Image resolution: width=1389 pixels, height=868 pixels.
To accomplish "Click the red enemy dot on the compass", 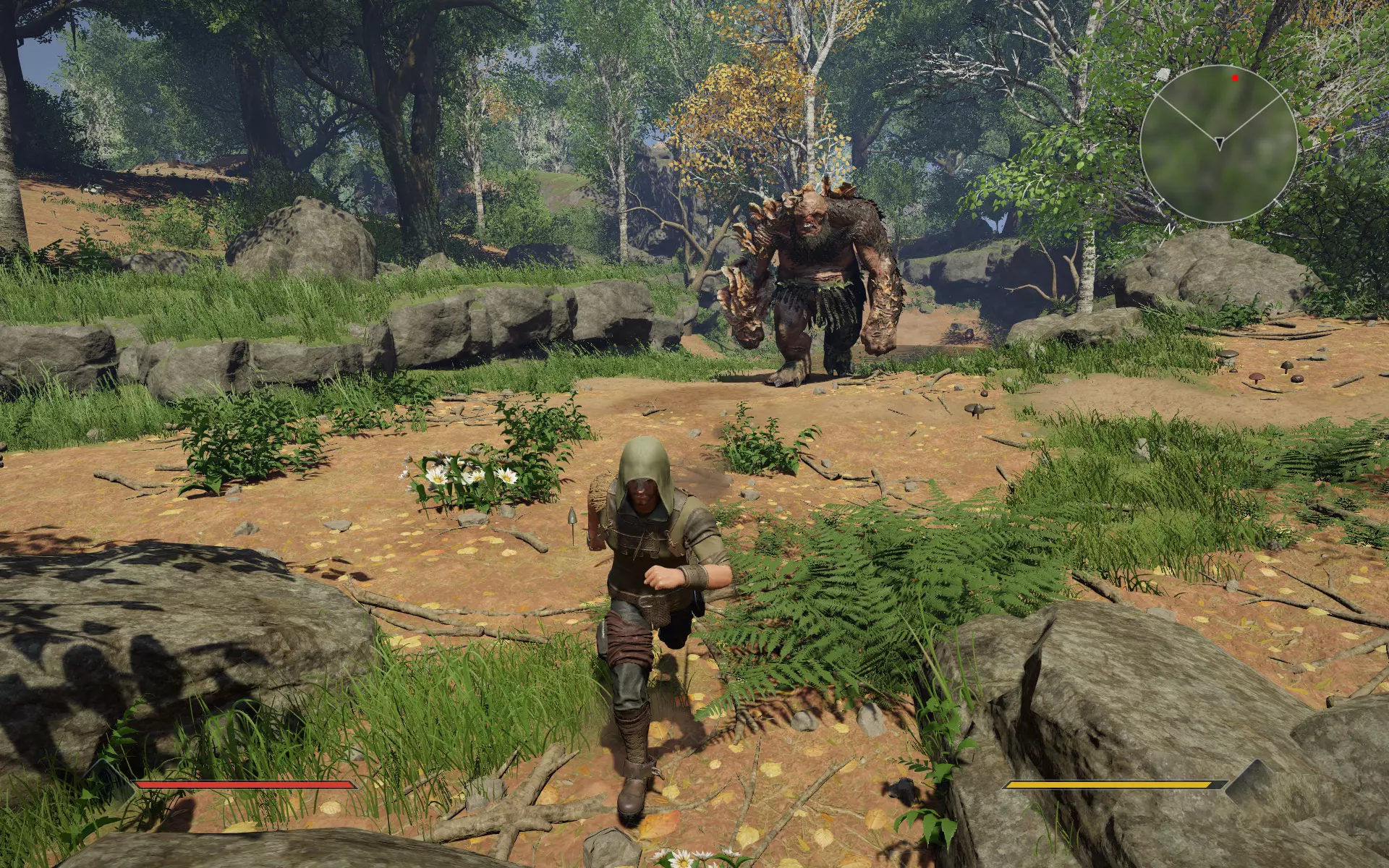I will point(1235,78).
